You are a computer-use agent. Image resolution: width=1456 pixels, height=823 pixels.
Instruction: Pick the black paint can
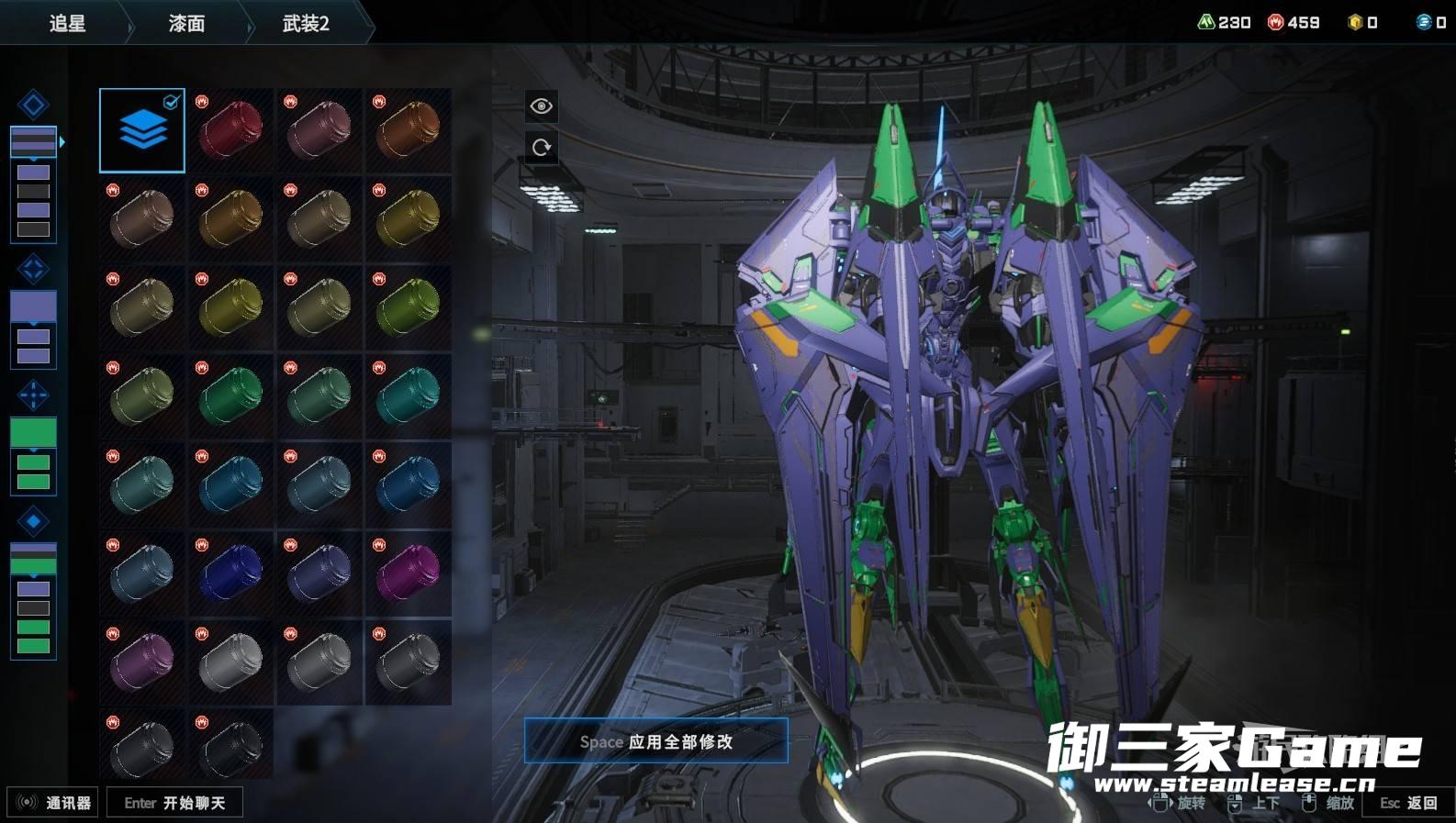point(230,748)
